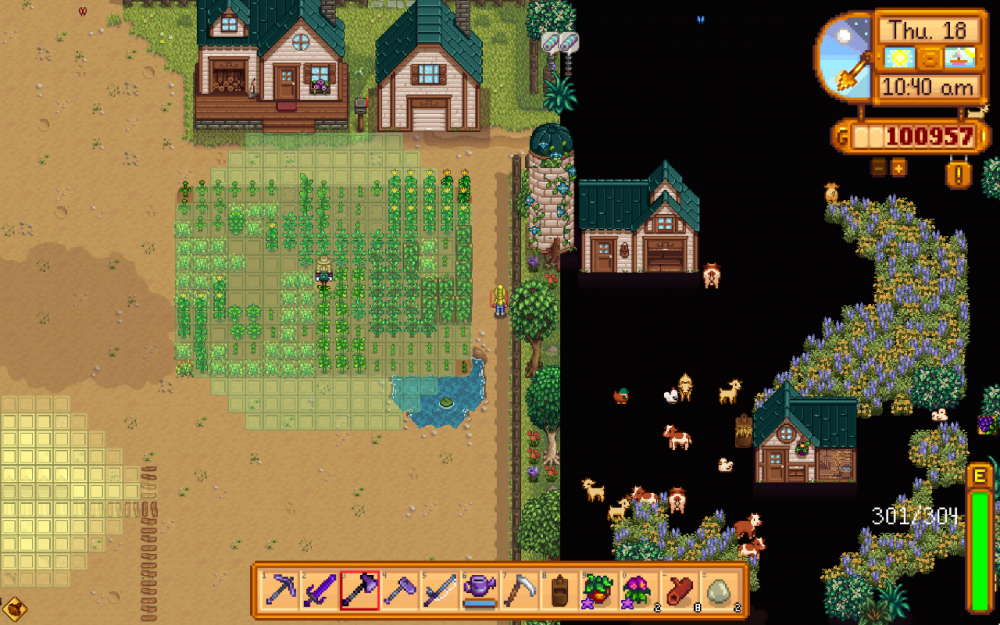1000x625 pixels.
Task: Select the scythe tool slot
Action: click(x=520, y=591)
